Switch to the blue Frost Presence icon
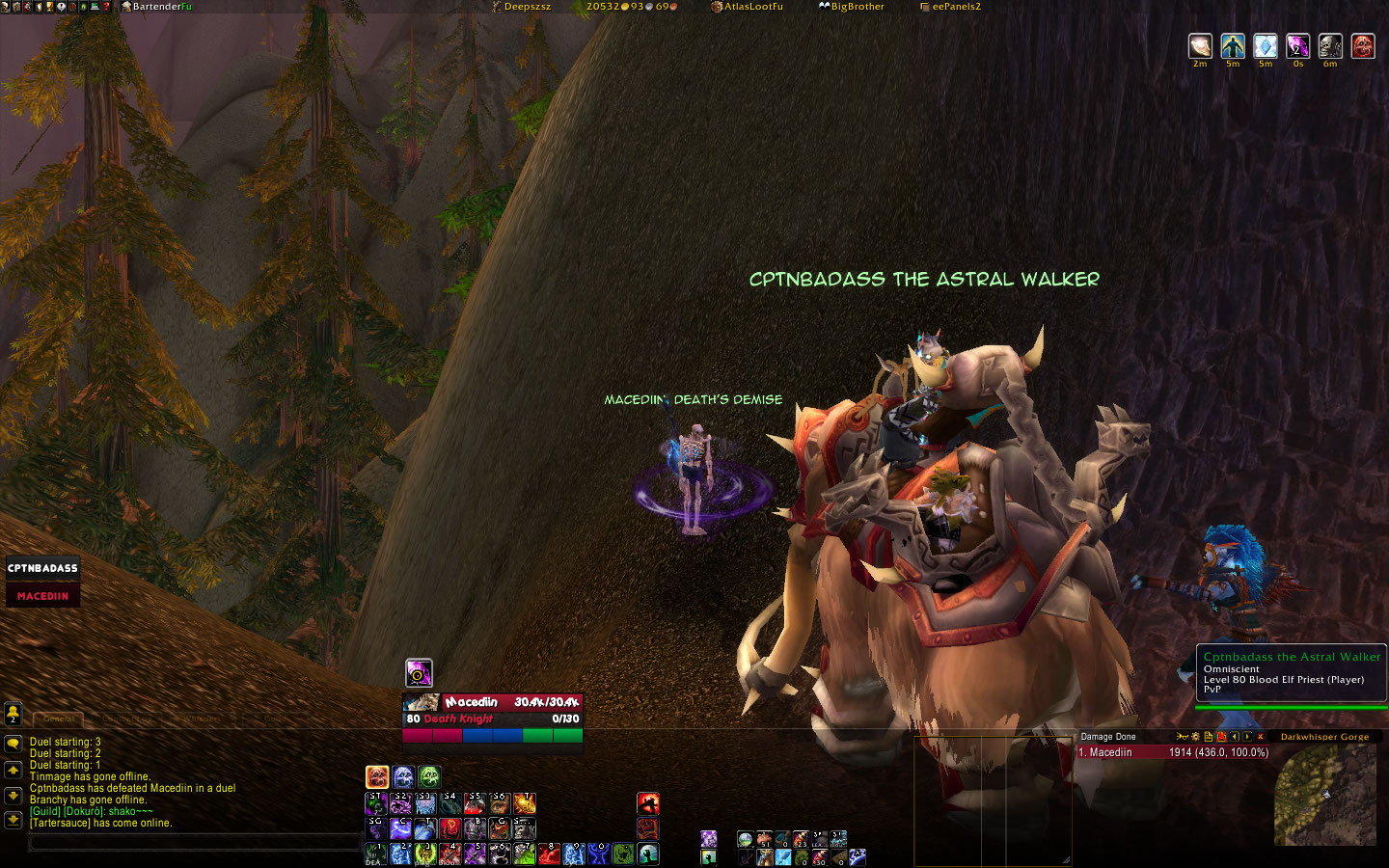 (403, 776)
